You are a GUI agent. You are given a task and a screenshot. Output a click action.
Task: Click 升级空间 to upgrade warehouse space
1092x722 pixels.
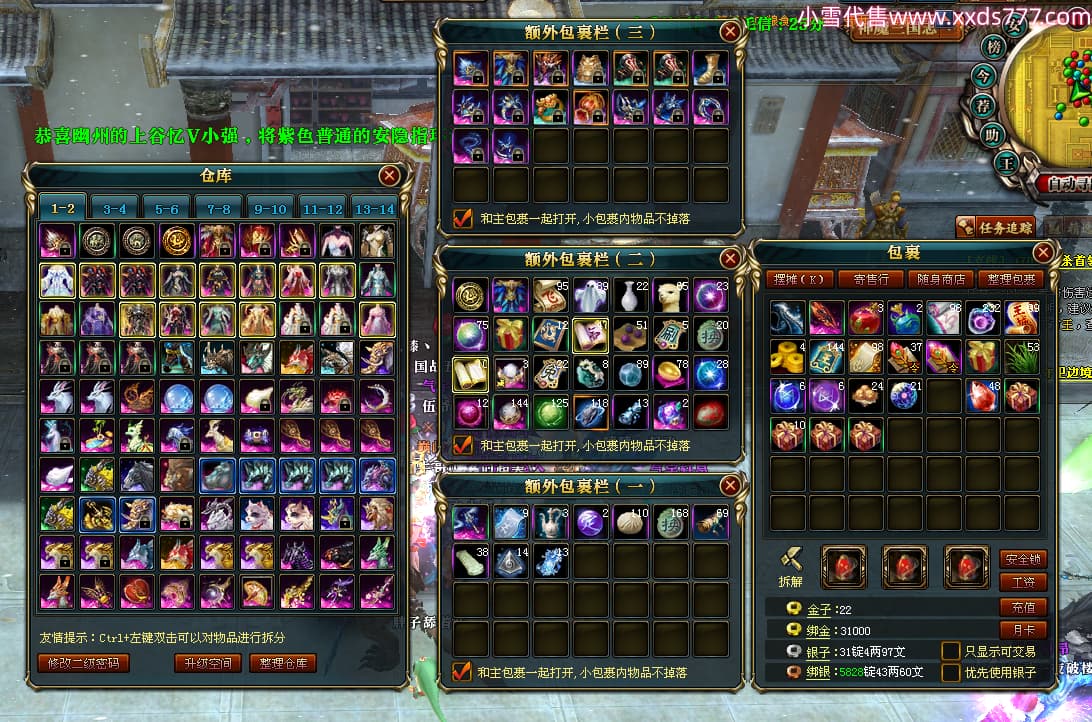coord(208,663)
